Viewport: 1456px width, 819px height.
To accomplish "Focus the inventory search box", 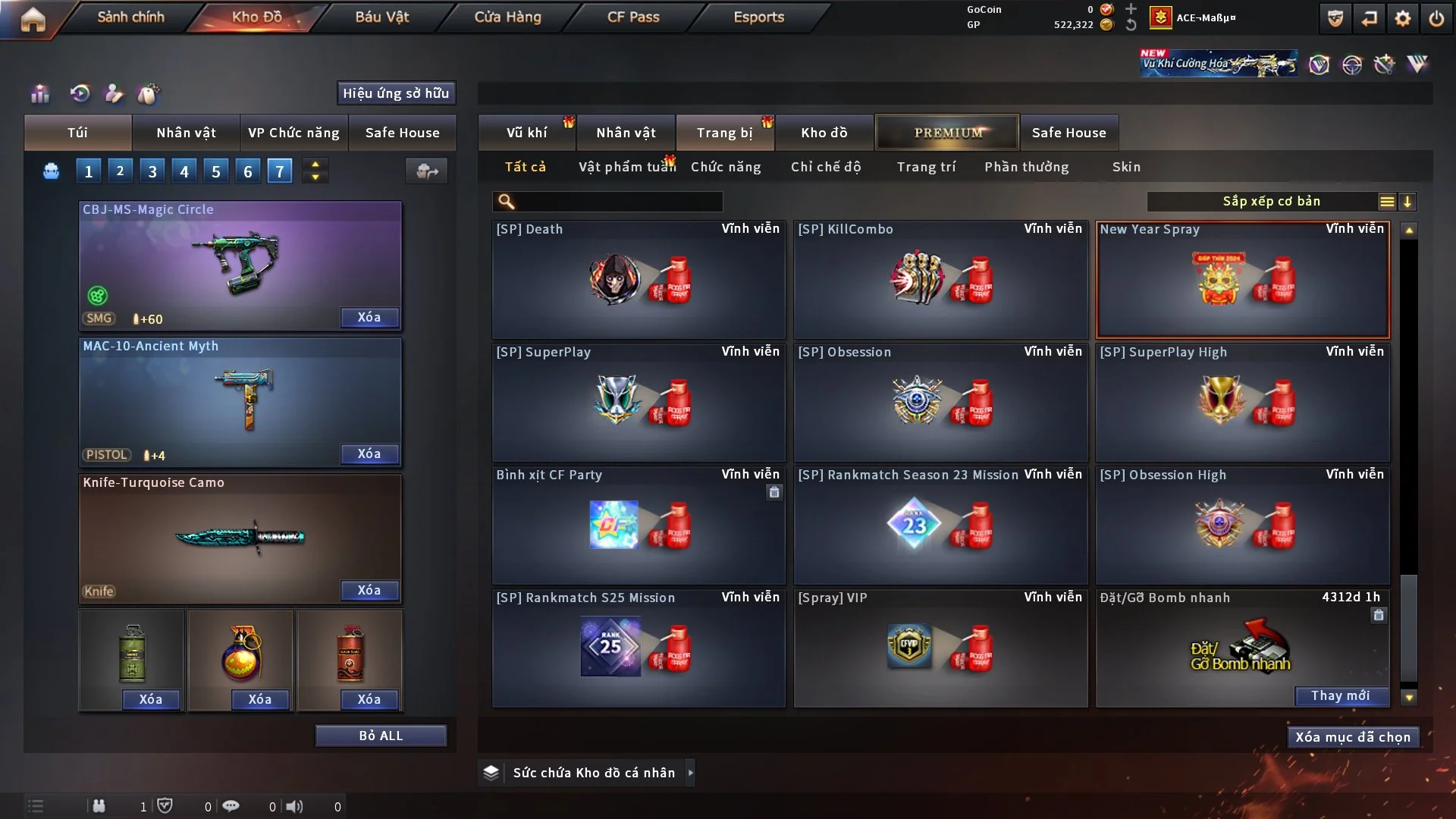I will [x=618, y=201].
